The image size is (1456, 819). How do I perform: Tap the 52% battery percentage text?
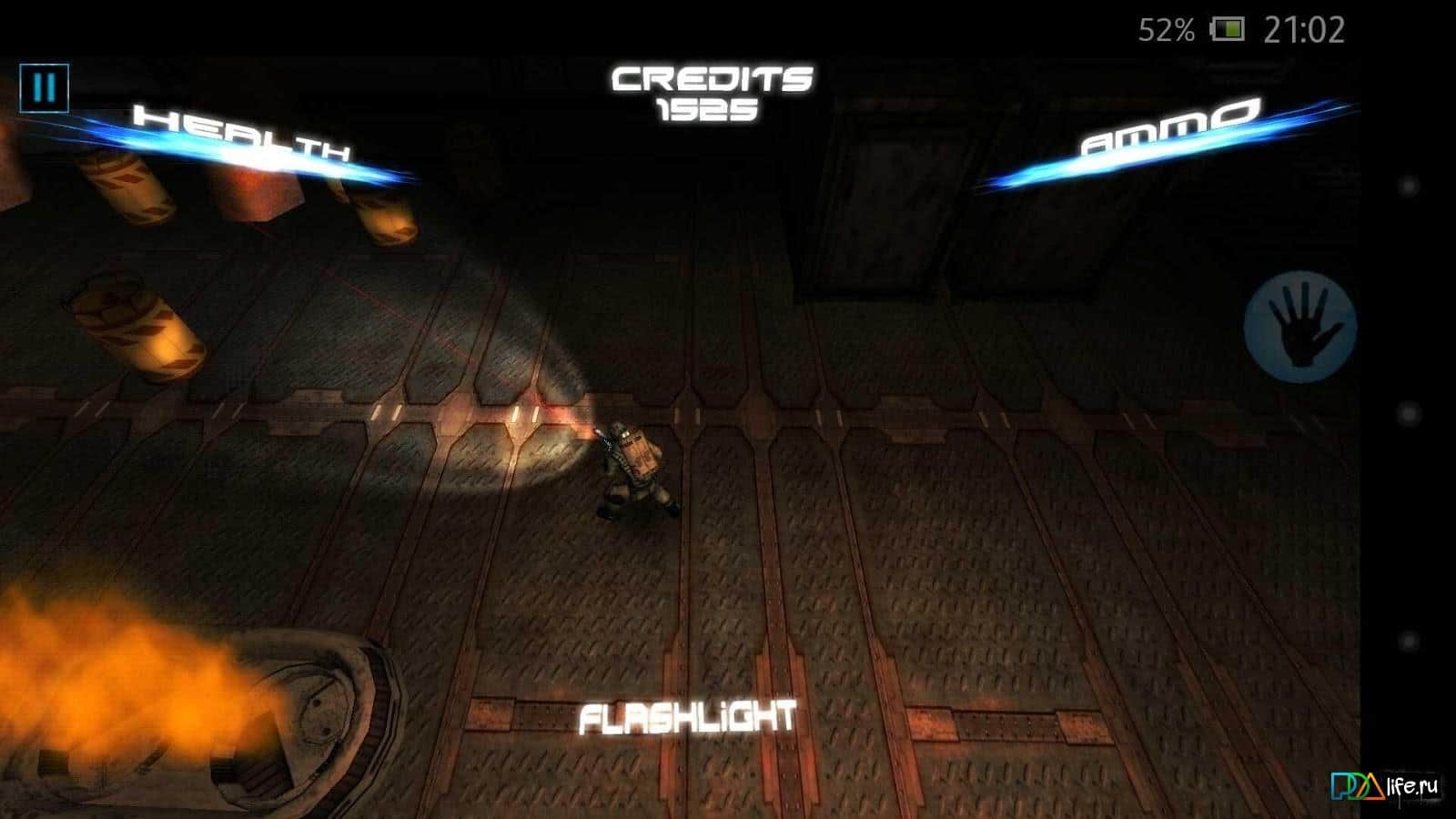pos(1165,30)
